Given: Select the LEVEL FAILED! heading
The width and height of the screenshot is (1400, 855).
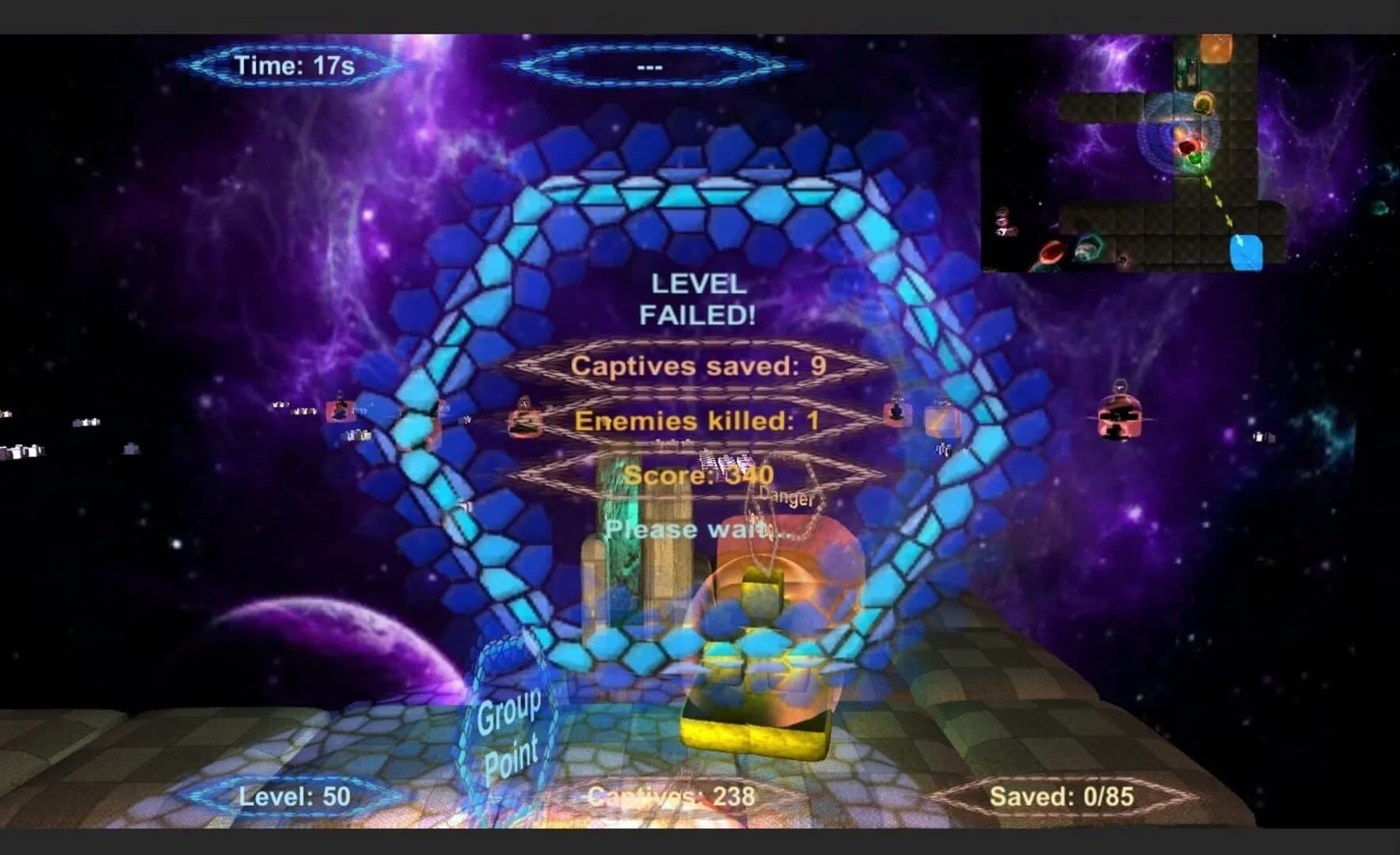Looking at the screenshot, I should pos(700,298).
